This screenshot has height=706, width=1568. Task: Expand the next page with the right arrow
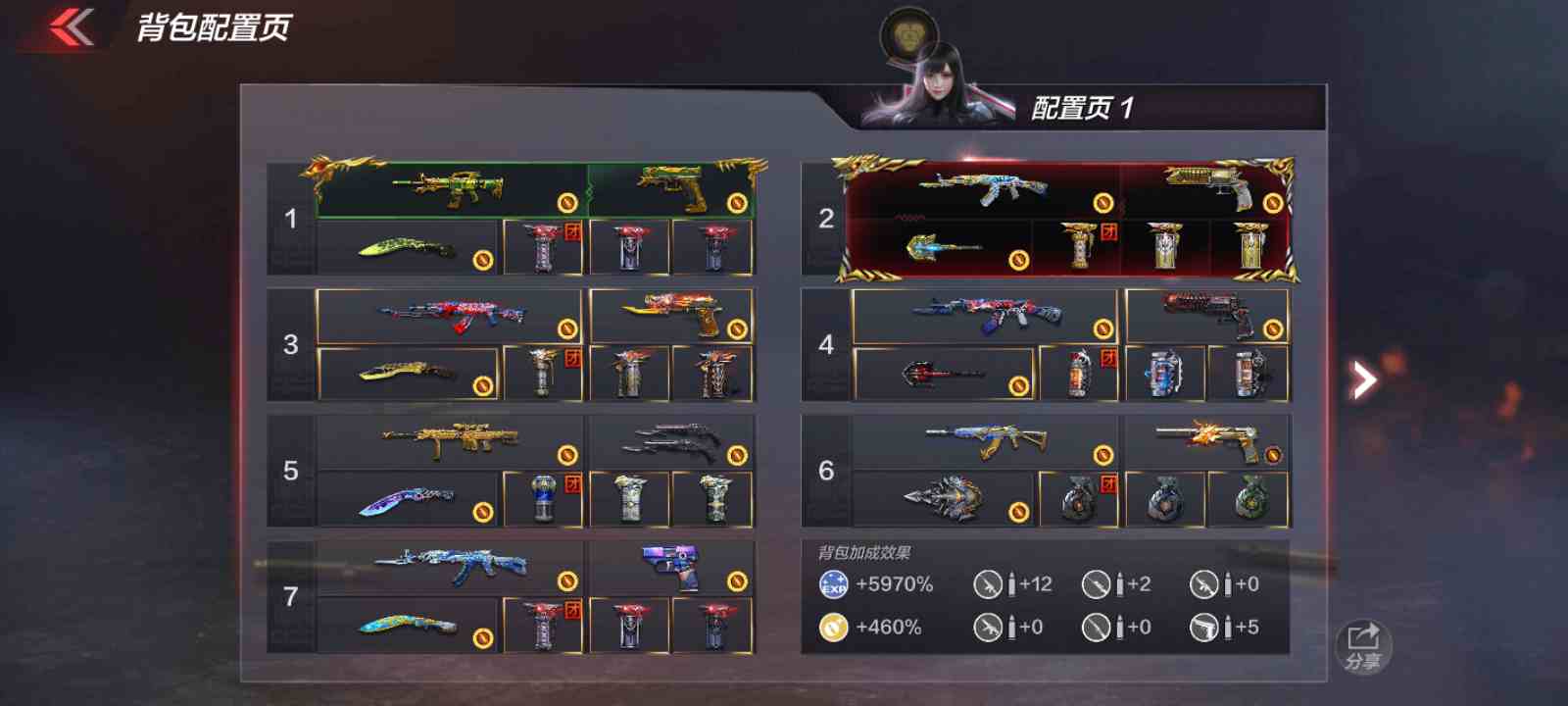[x=1362, y=379]
